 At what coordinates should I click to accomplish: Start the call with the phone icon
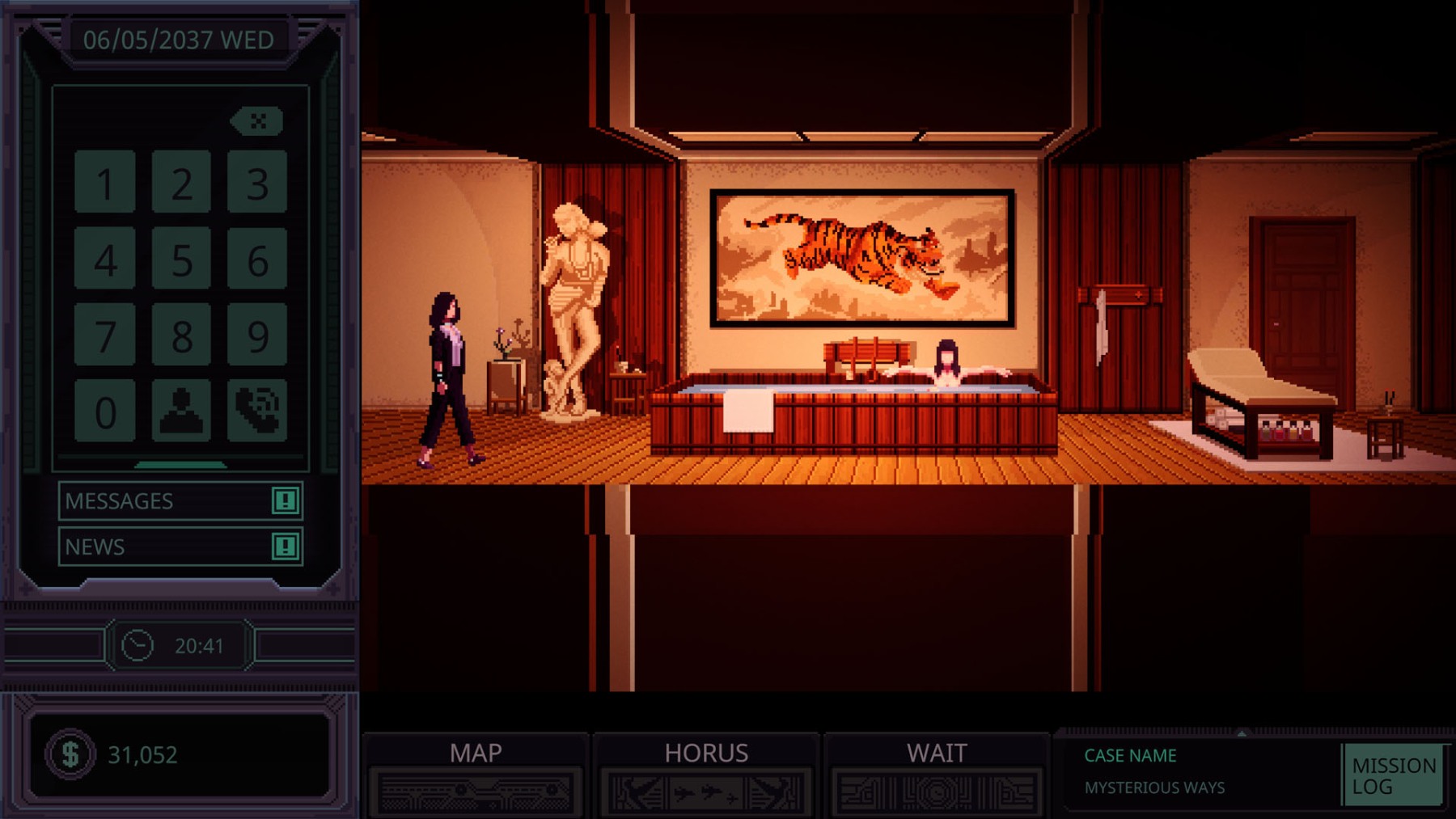(257, 411)
